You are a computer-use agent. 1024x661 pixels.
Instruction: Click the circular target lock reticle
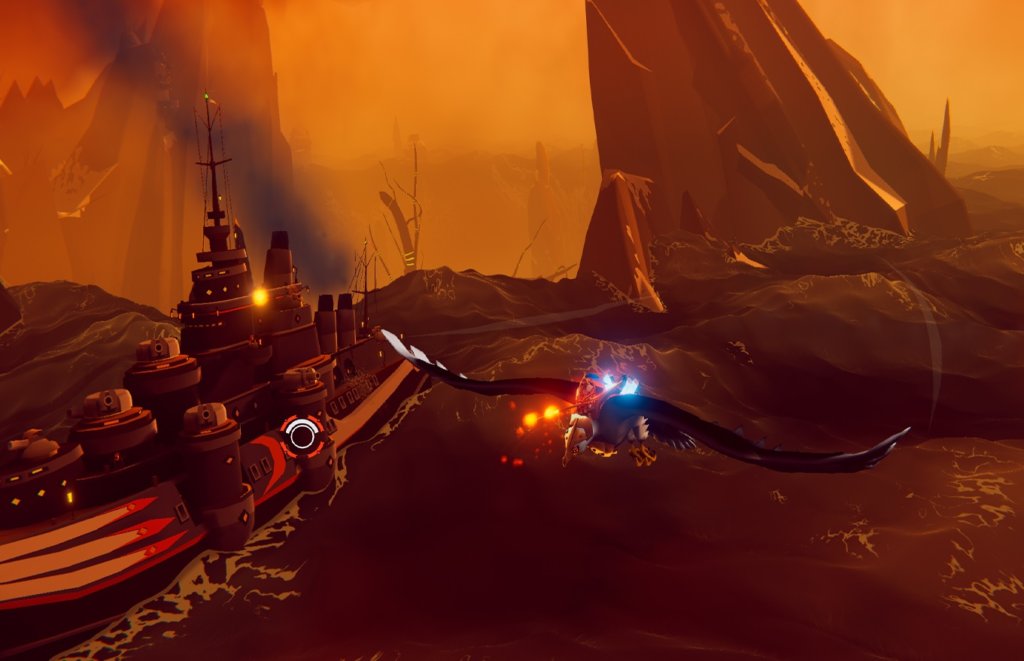pos(301,434)
